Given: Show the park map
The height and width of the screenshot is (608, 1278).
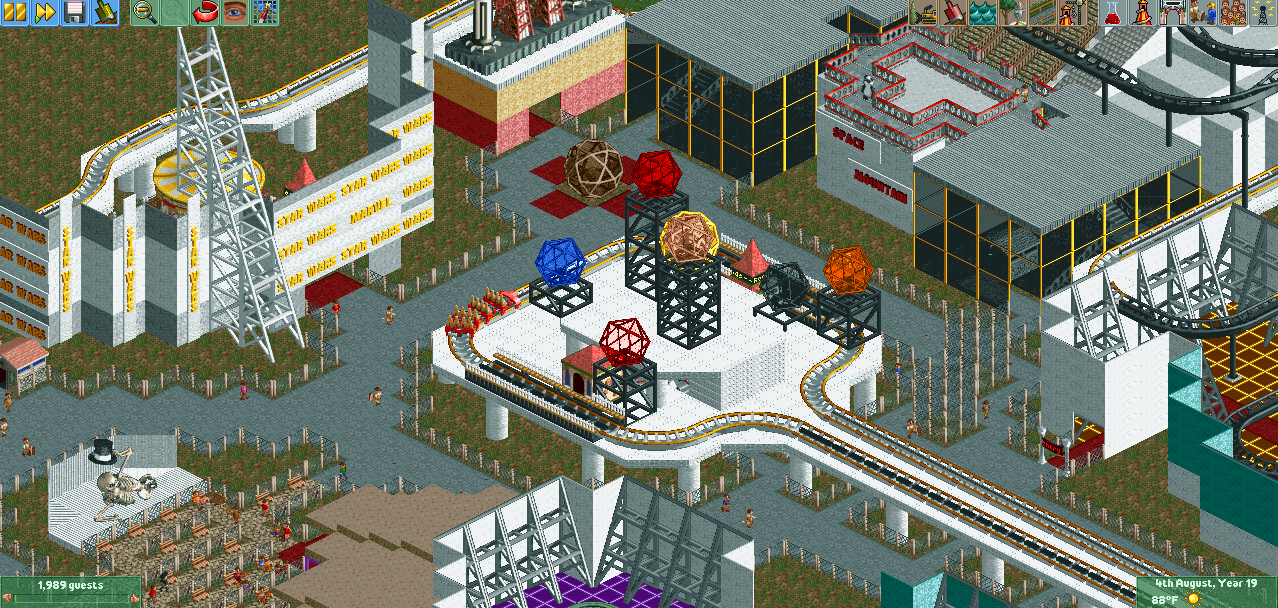Looking at the screenshot, I should (x=265, y=13).
